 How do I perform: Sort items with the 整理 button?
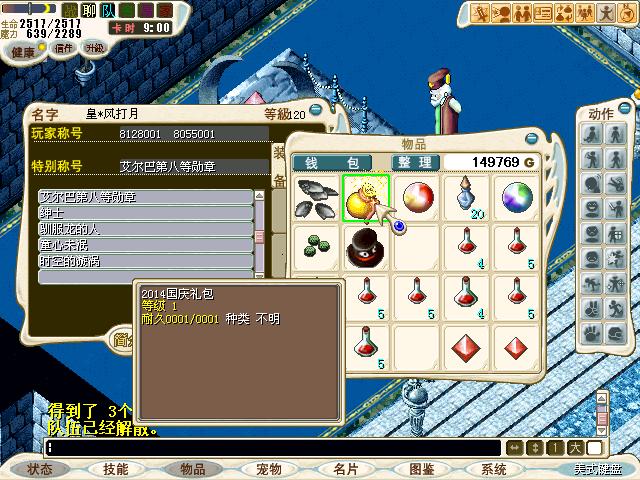[414, 163]
